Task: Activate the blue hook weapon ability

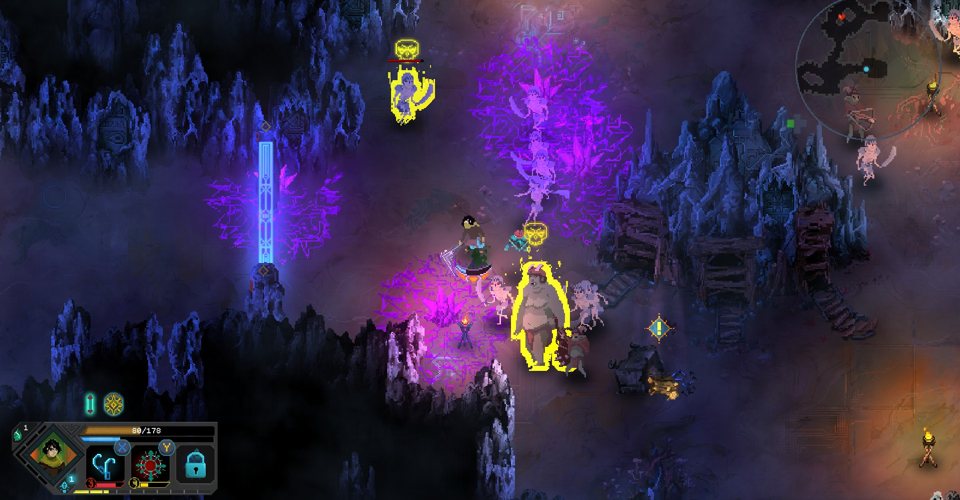Action: click(x=104, y=464)
